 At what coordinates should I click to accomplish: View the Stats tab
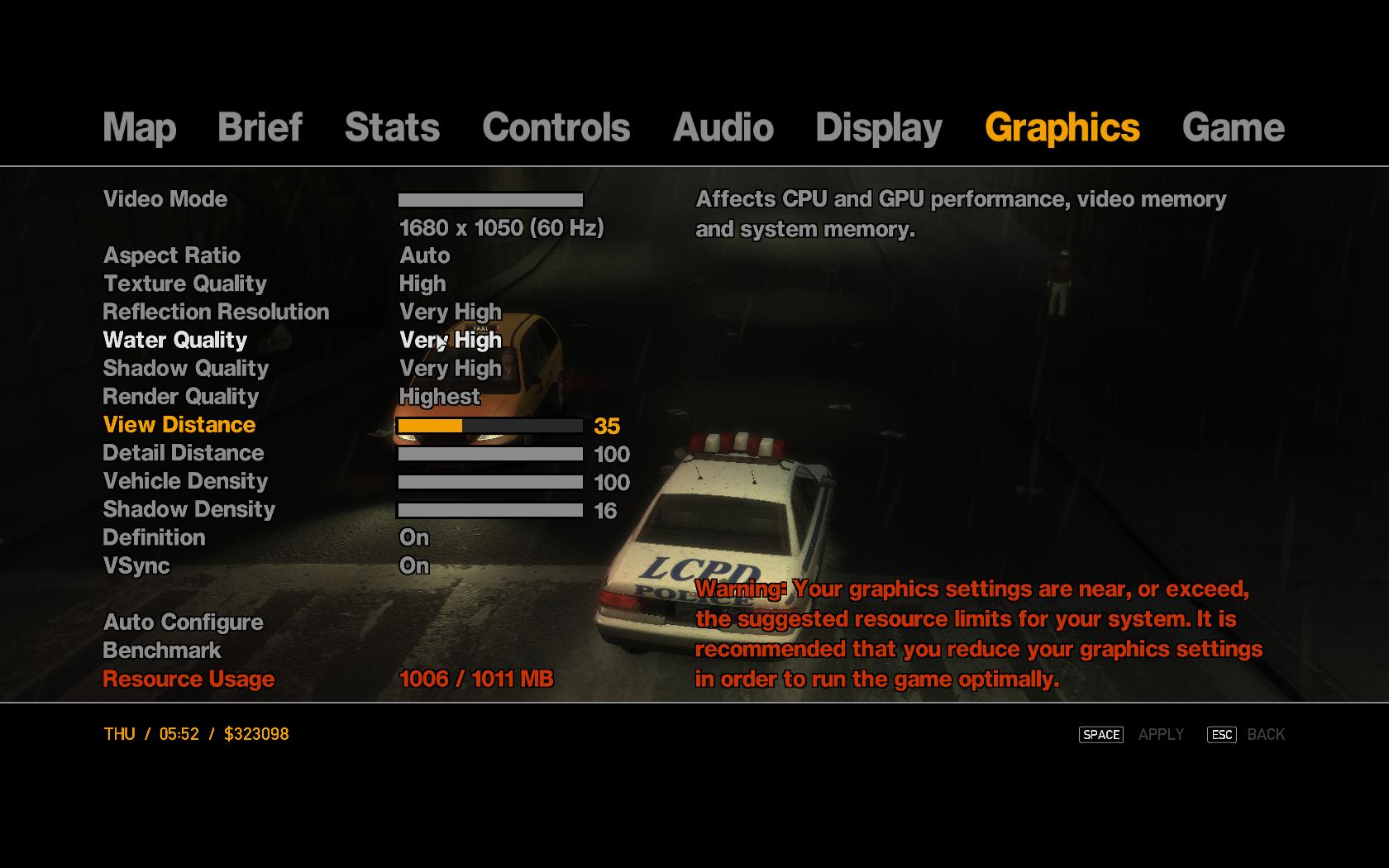coord(392,128)
